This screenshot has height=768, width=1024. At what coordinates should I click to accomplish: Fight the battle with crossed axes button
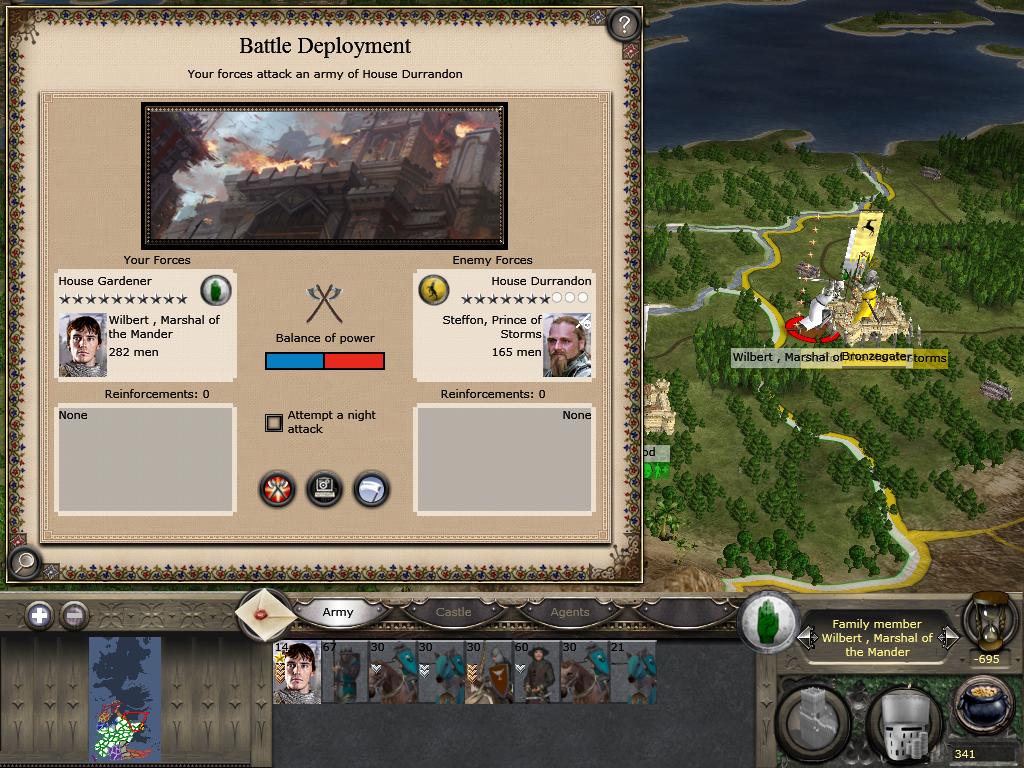click(277, 489)
